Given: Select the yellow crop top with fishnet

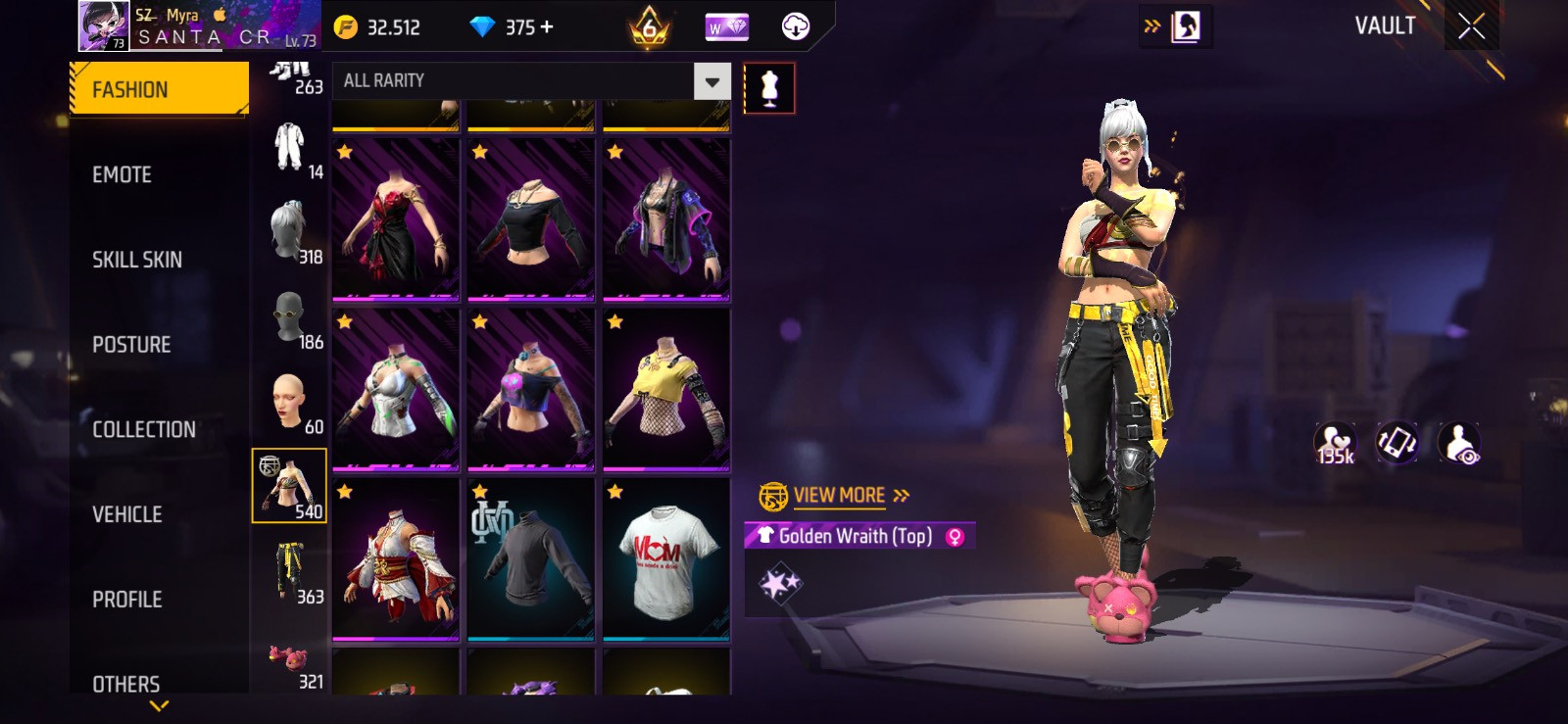Looking at the screenshot, I should pos(666,389).
